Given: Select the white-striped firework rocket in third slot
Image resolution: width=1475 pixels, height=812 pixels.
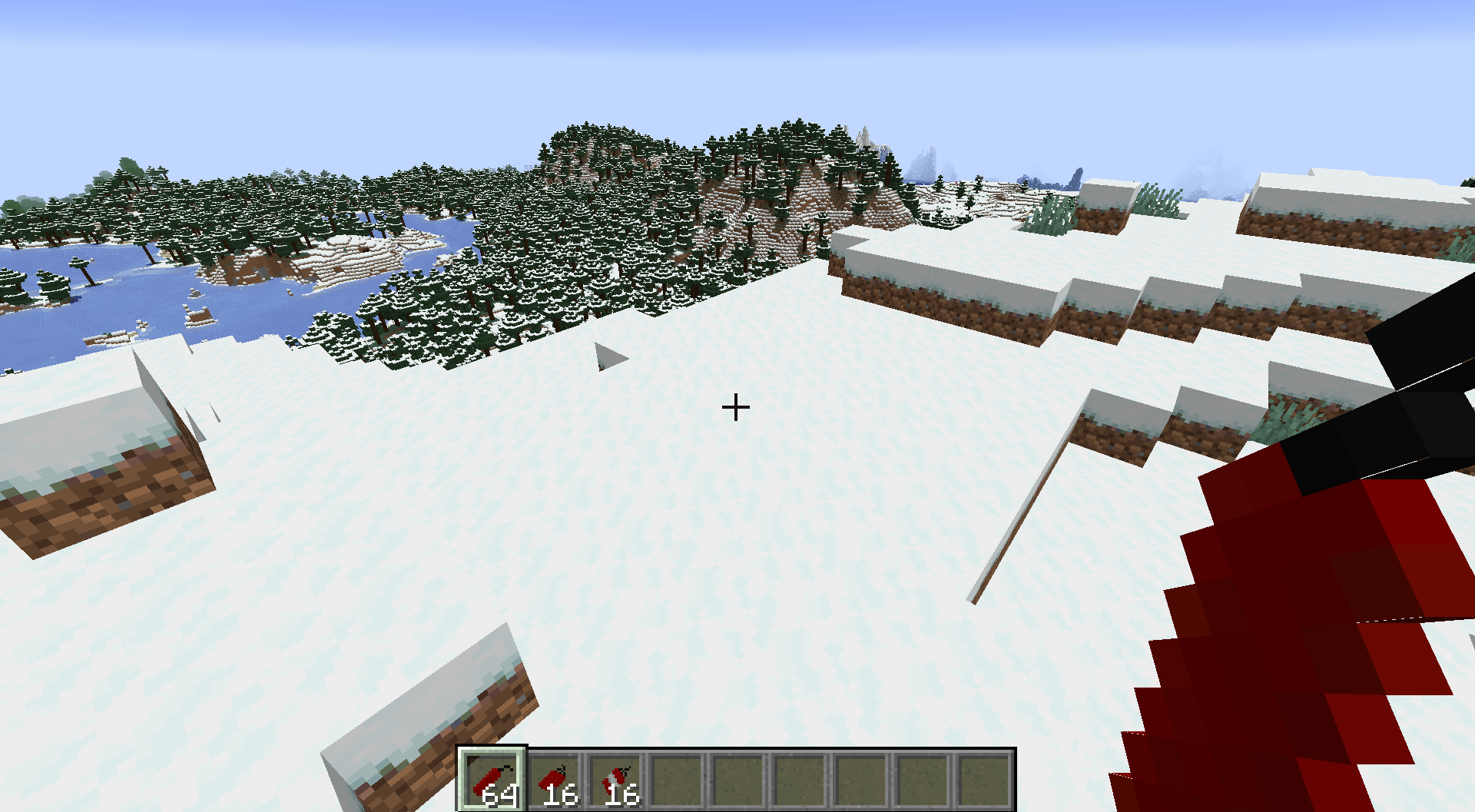Looking at the screenshot, I should click(616, 778).
